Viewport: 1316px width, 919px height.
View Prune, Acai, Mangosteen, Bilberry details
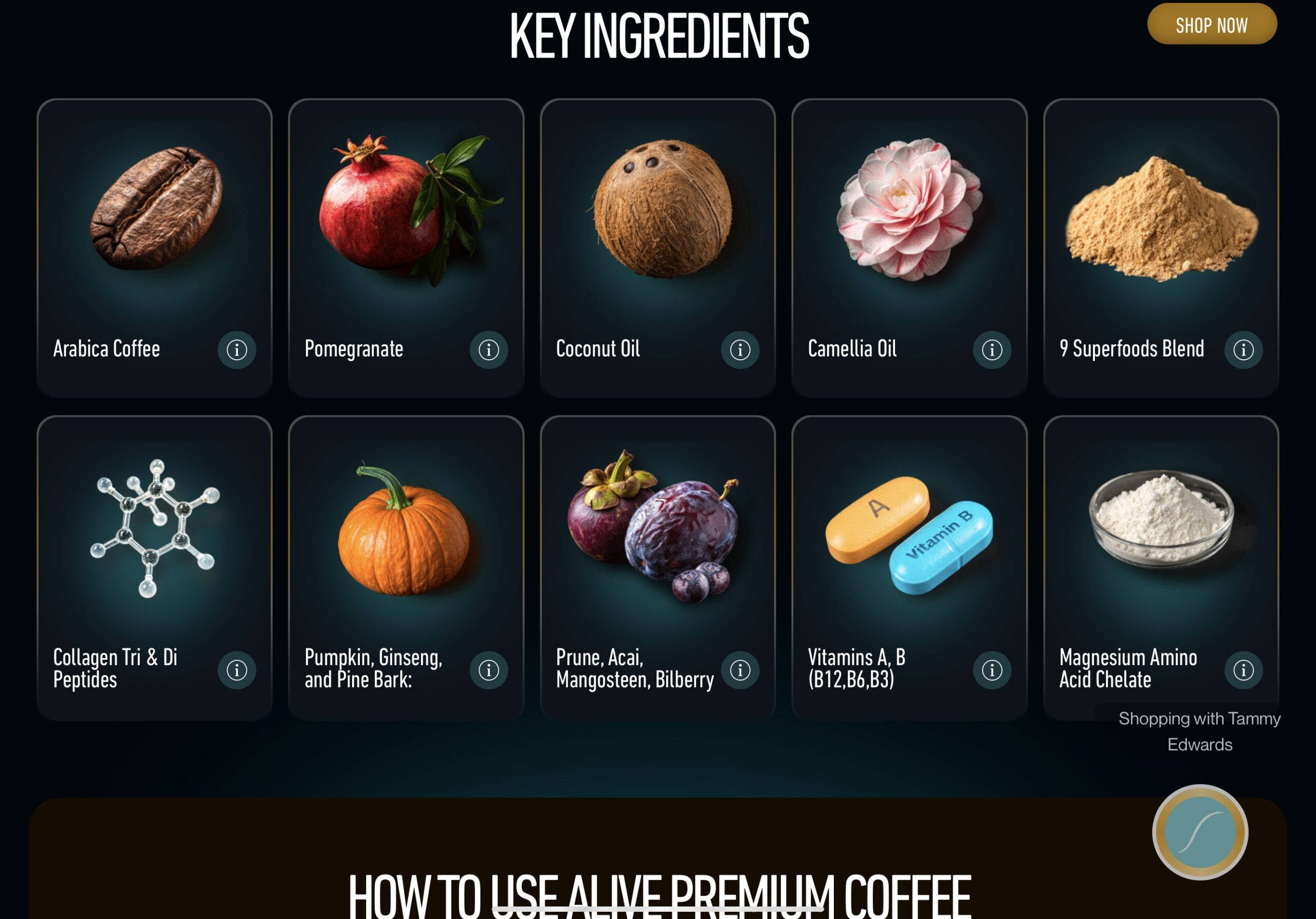(740, 669)
